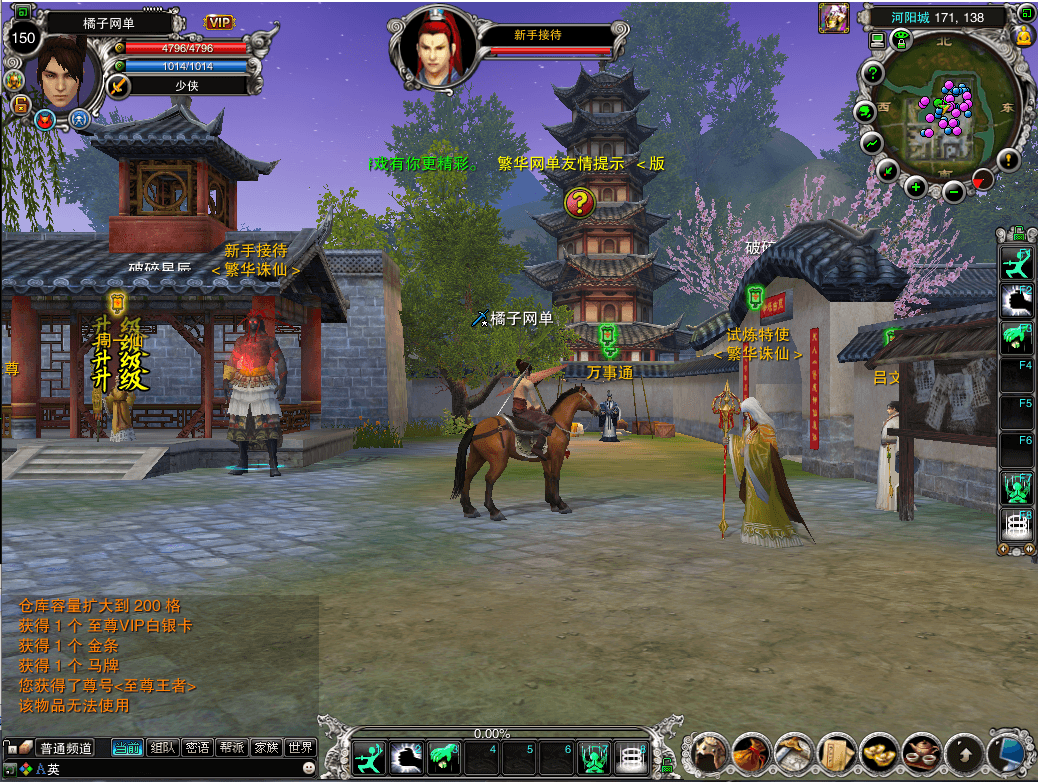
Task: Zoom in the minimap with plus button
Action: coord(915,186)
